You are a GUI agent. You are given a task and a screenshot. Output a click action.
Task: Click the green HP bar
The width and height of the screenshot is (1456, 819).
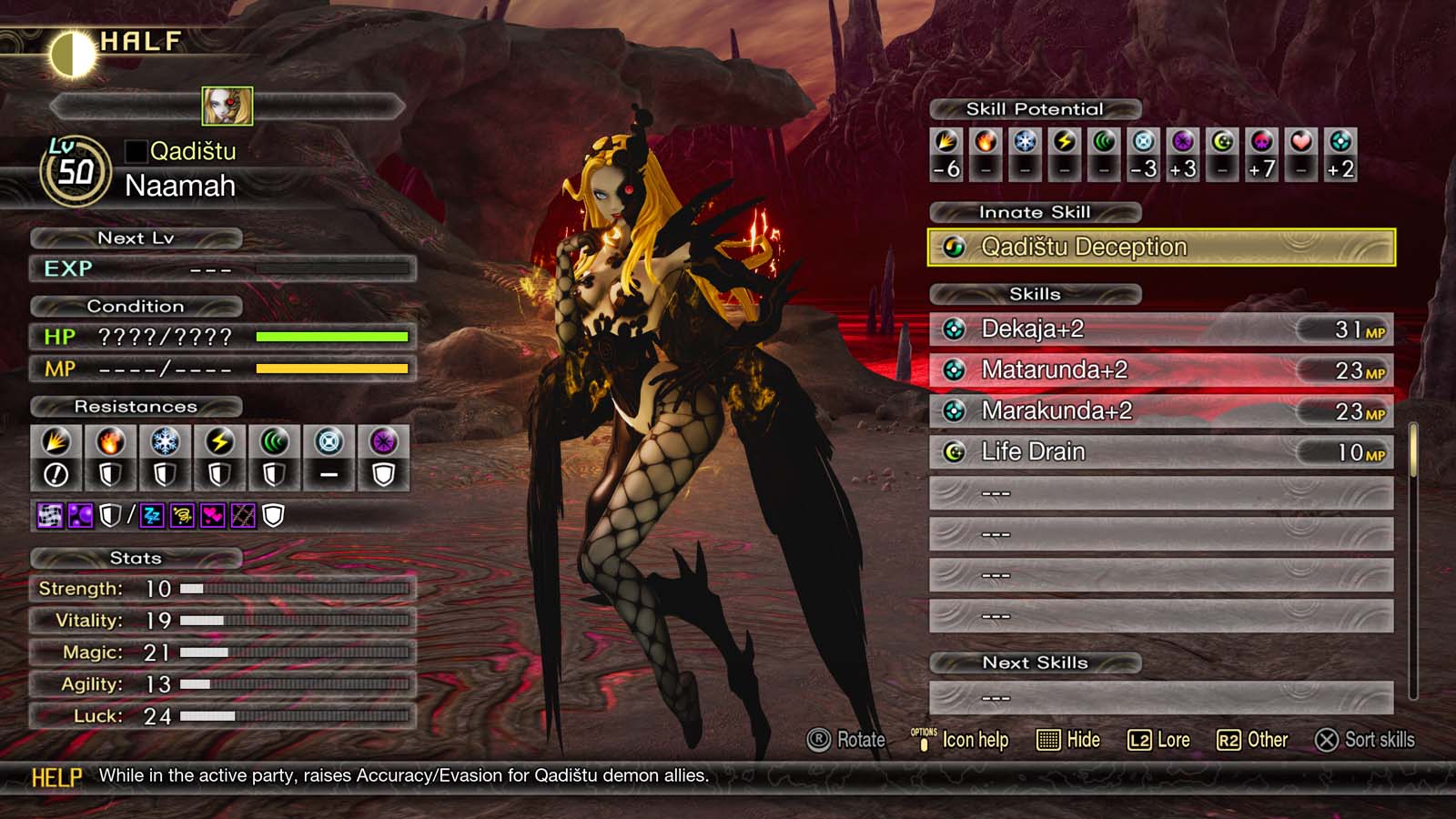tap(332, 336)
